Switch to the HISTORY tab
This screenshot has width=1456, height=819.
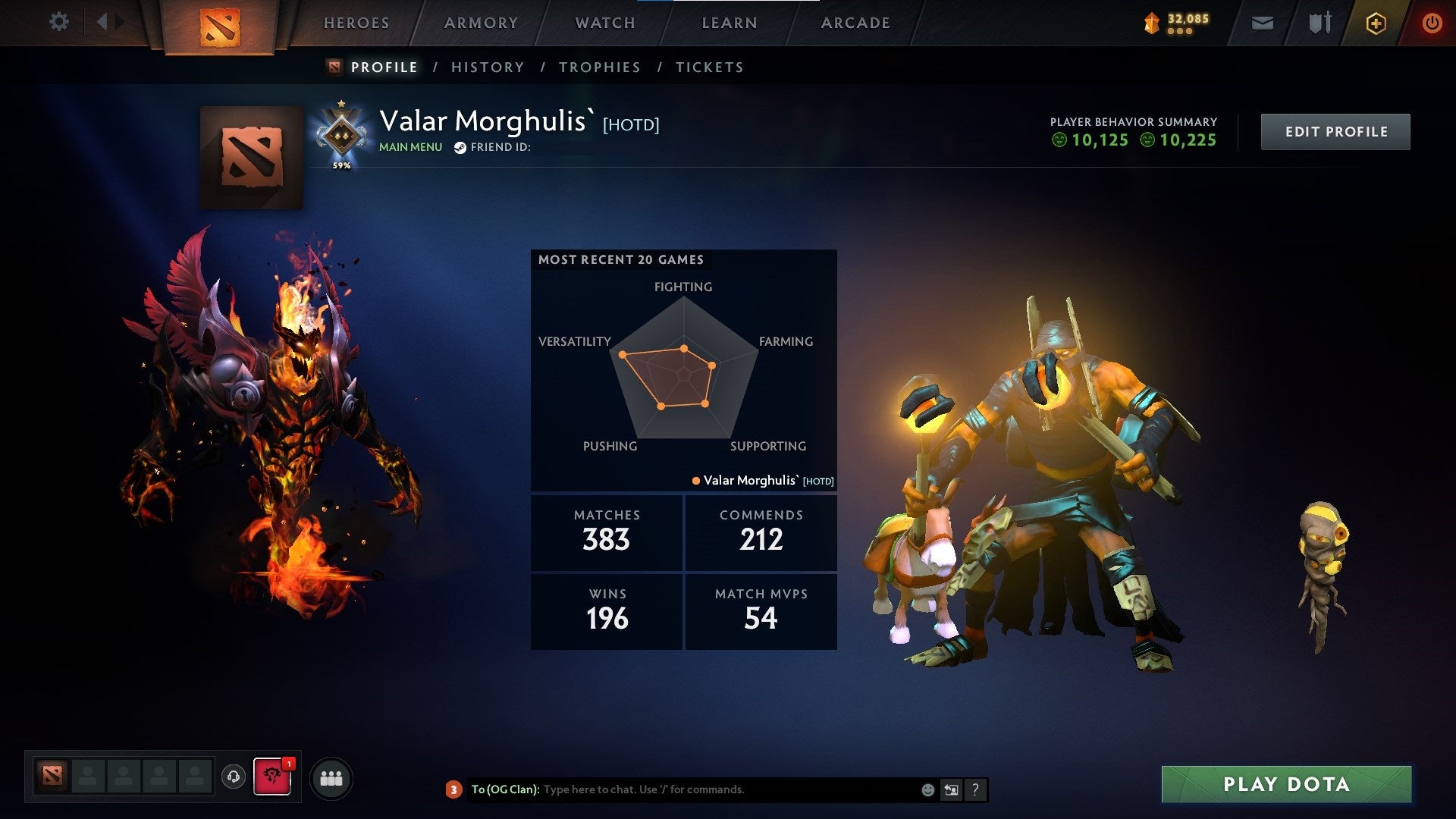pyautogui.click(x=486, y=67)
